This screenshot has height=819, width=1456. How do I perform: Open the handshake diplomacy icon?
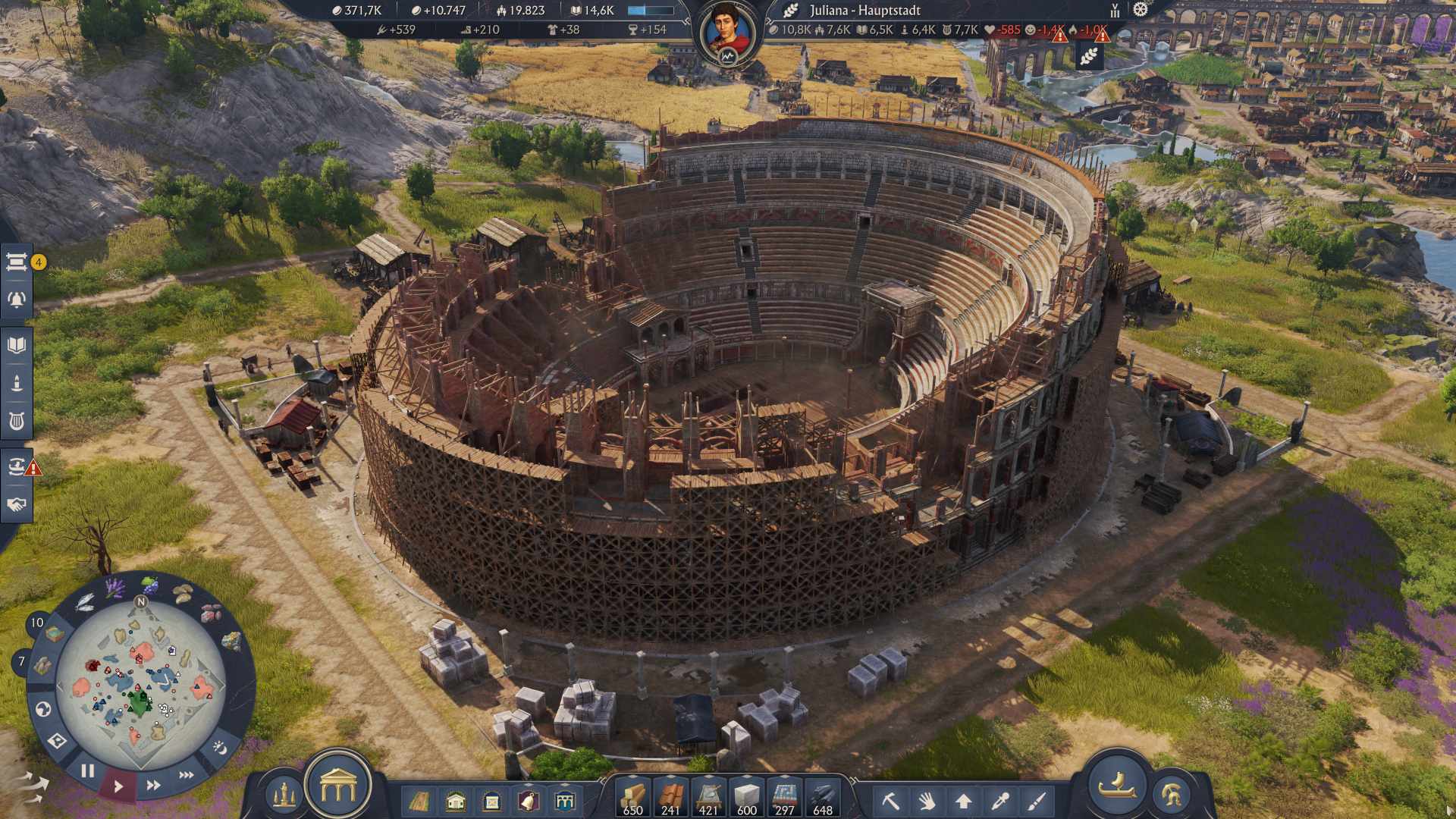(x=17, y=504)
